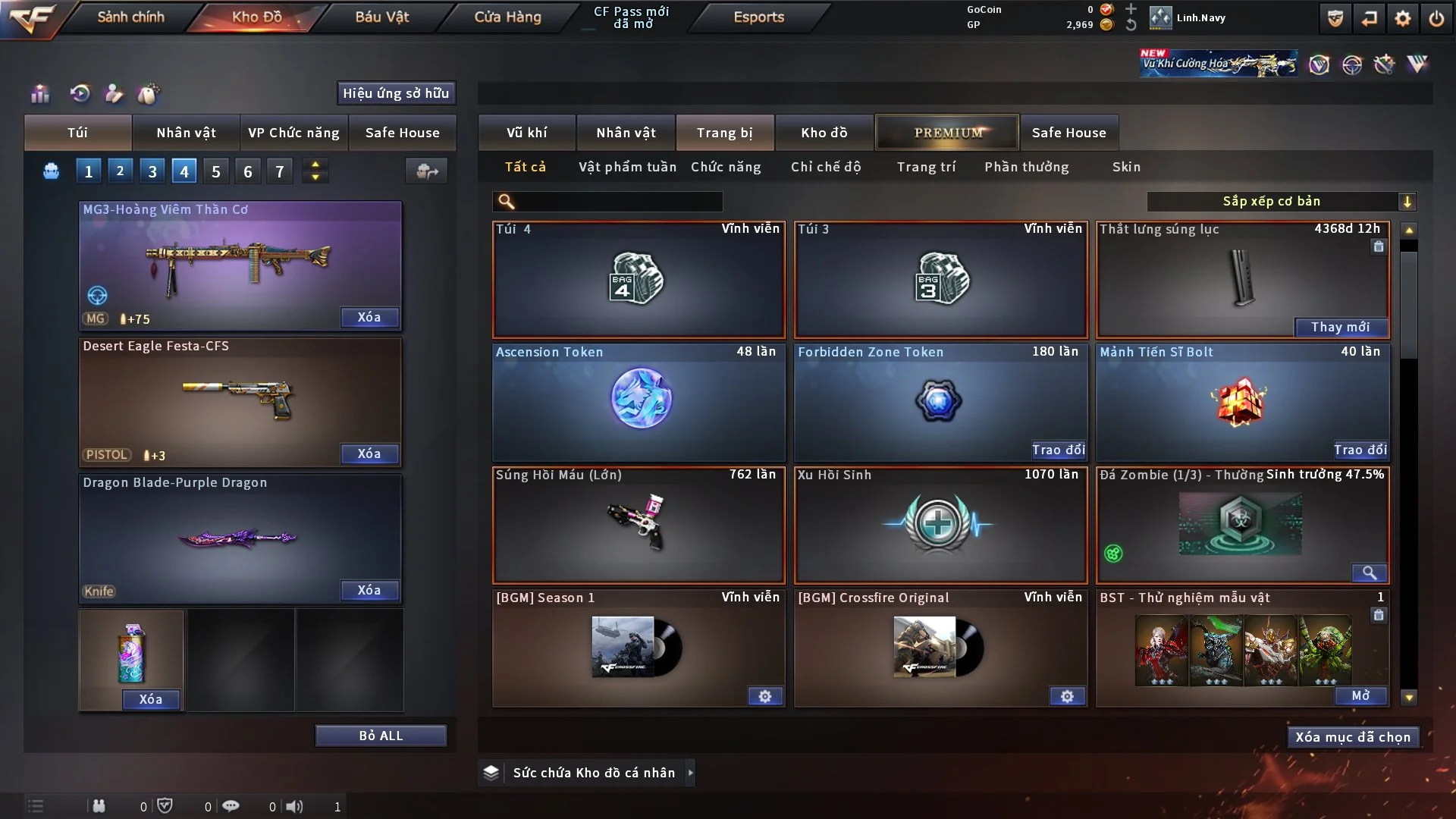The width and height of the screenshot is (1456, 819).
Task: Show the Skin subcategory
Action: pyautogui.click(x=1126, y=167)
